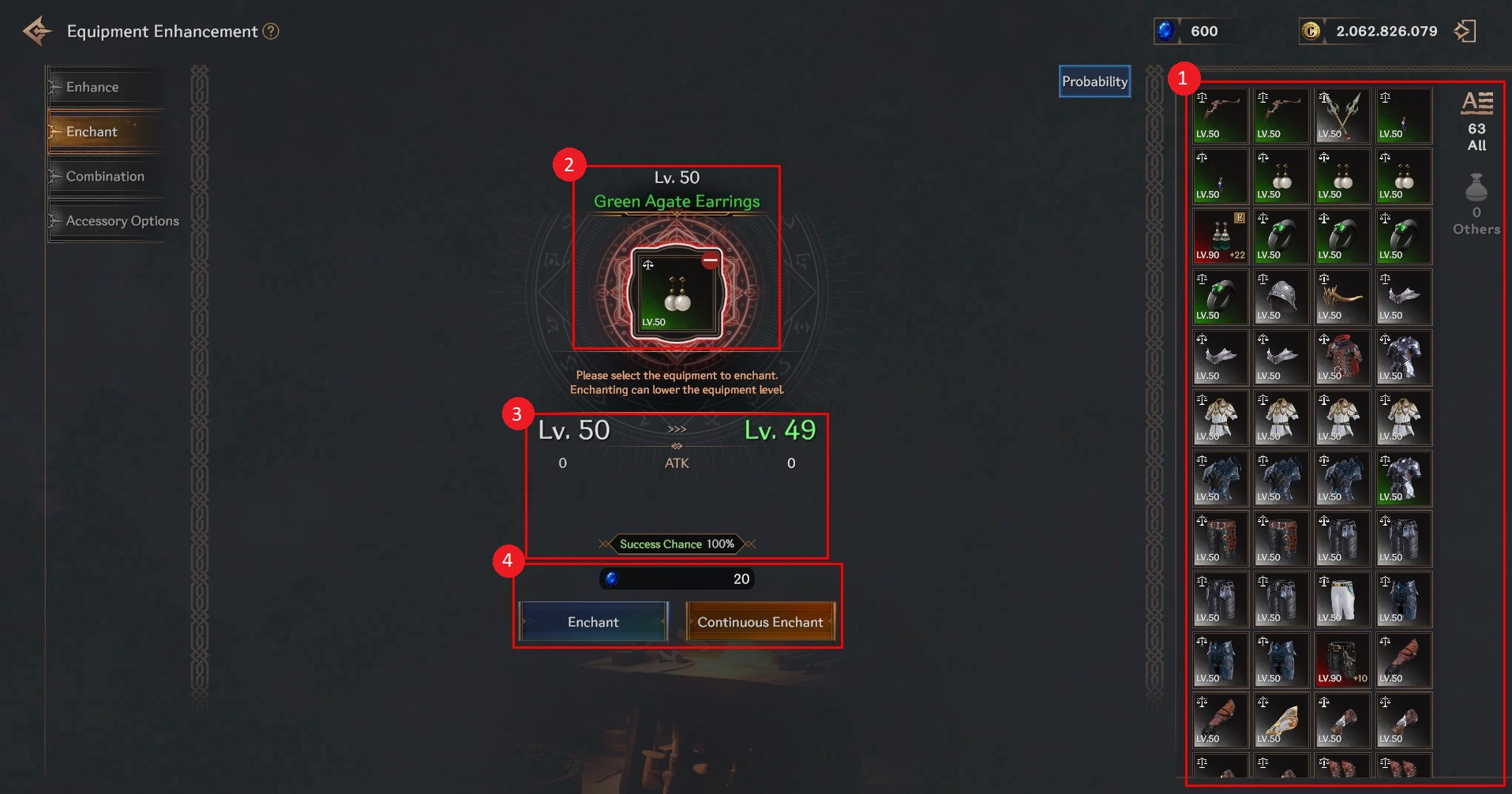Start Continuous Enchant
Viewport: 1512px width, 794px height.
click(760, 622)
